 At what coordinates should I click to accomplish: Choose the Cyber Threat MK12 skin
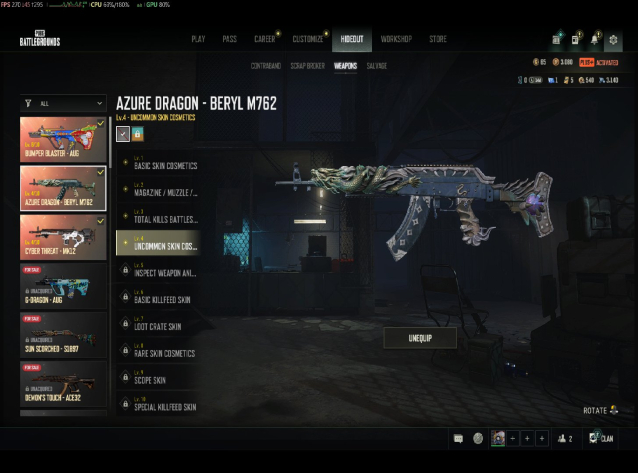pos(63,234)
